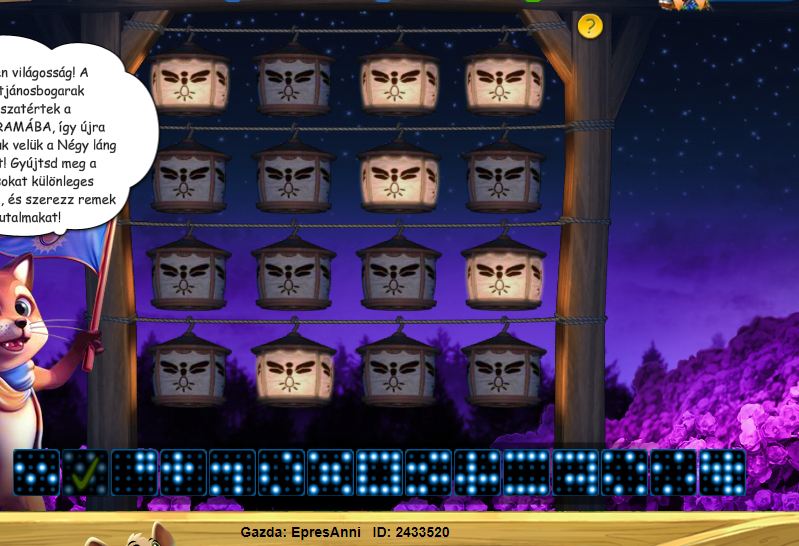Open the yellow question mark help

[x=590, y=26]
